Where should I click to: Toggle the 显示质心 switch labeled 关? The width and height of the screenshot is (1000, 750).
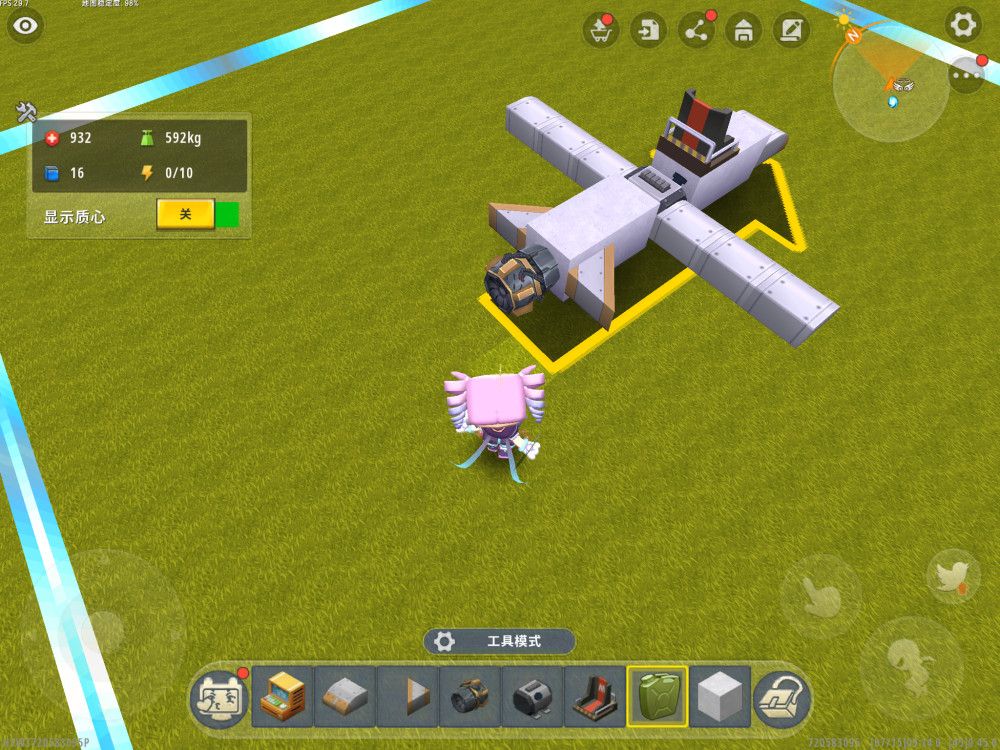pos(185,214)
